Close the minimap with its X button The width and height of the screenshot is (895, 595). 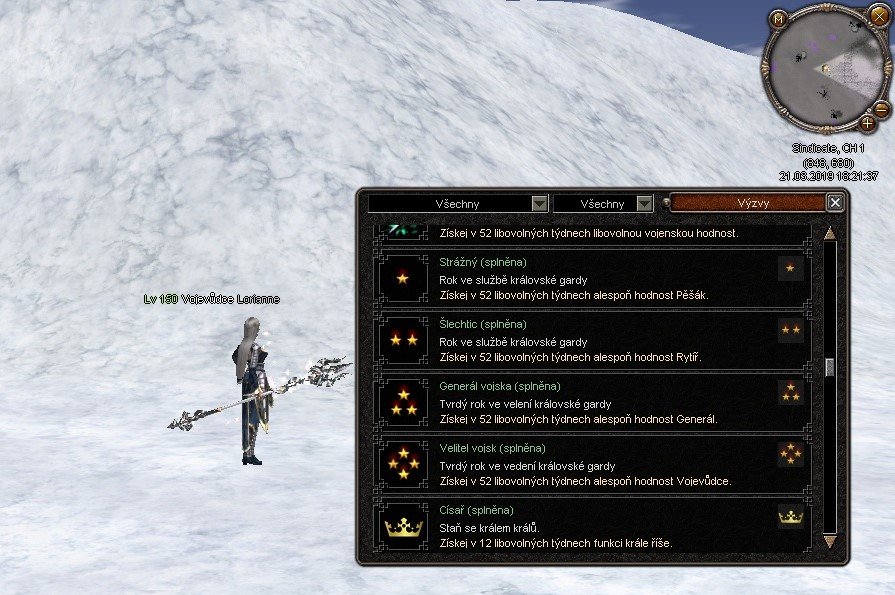[880, 15]
